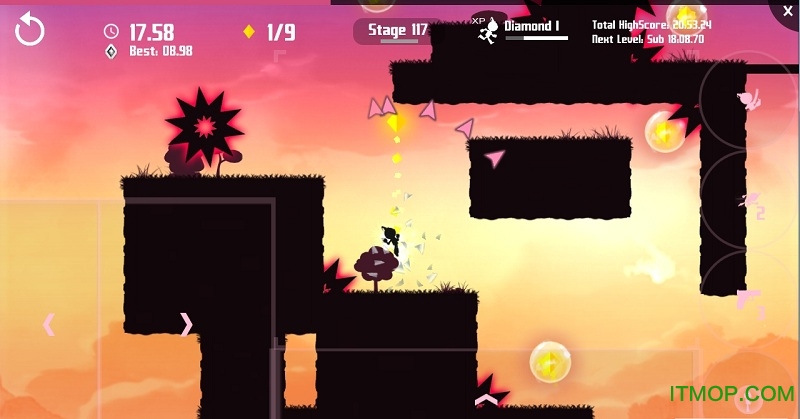Activate the circular skill button marked 3
This screenshot has width=800, height=419.
(x=750, y=300)
